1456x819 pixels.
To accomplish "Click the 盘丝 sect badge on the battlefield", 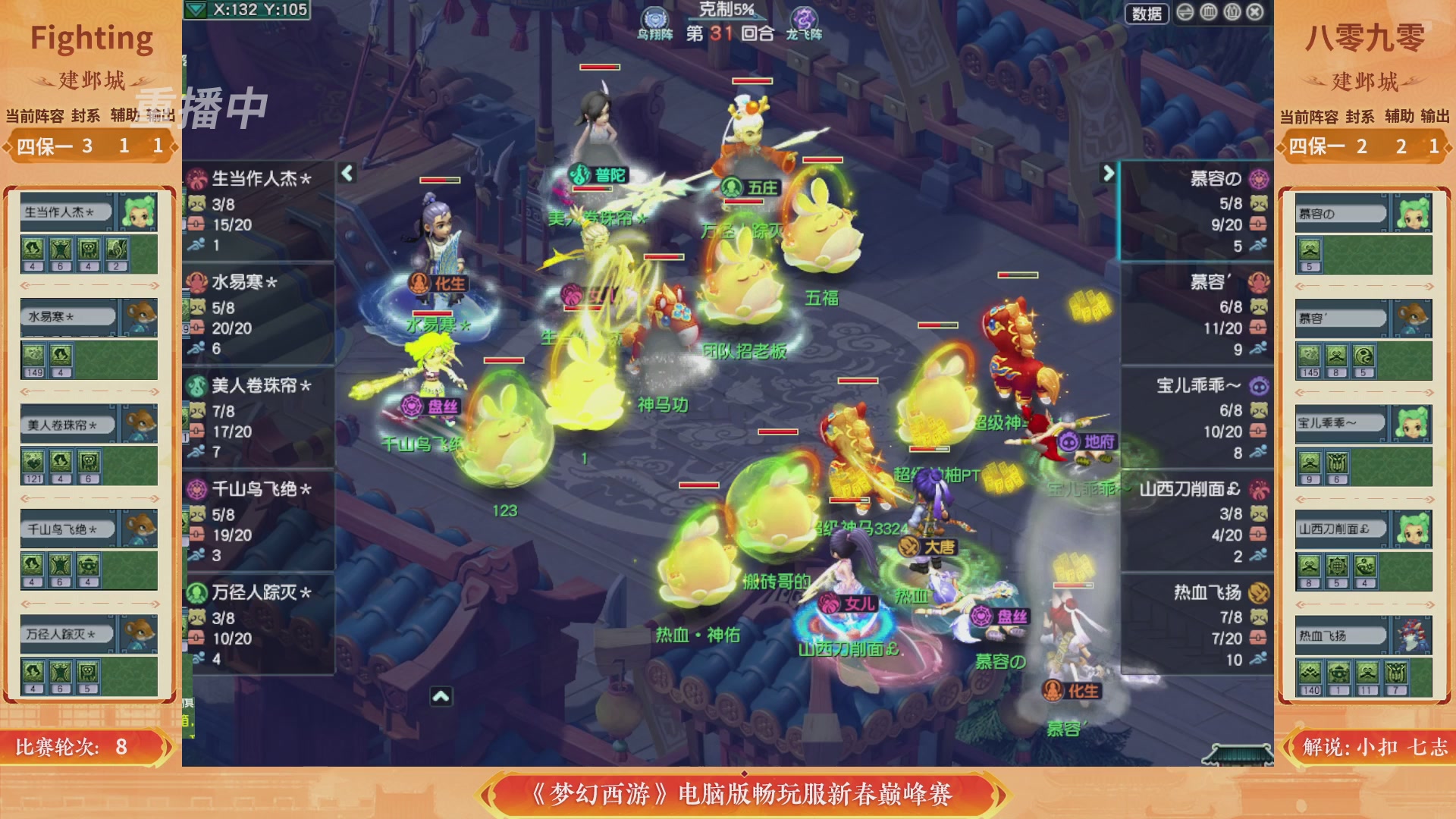I will click(x=410, y=406).
